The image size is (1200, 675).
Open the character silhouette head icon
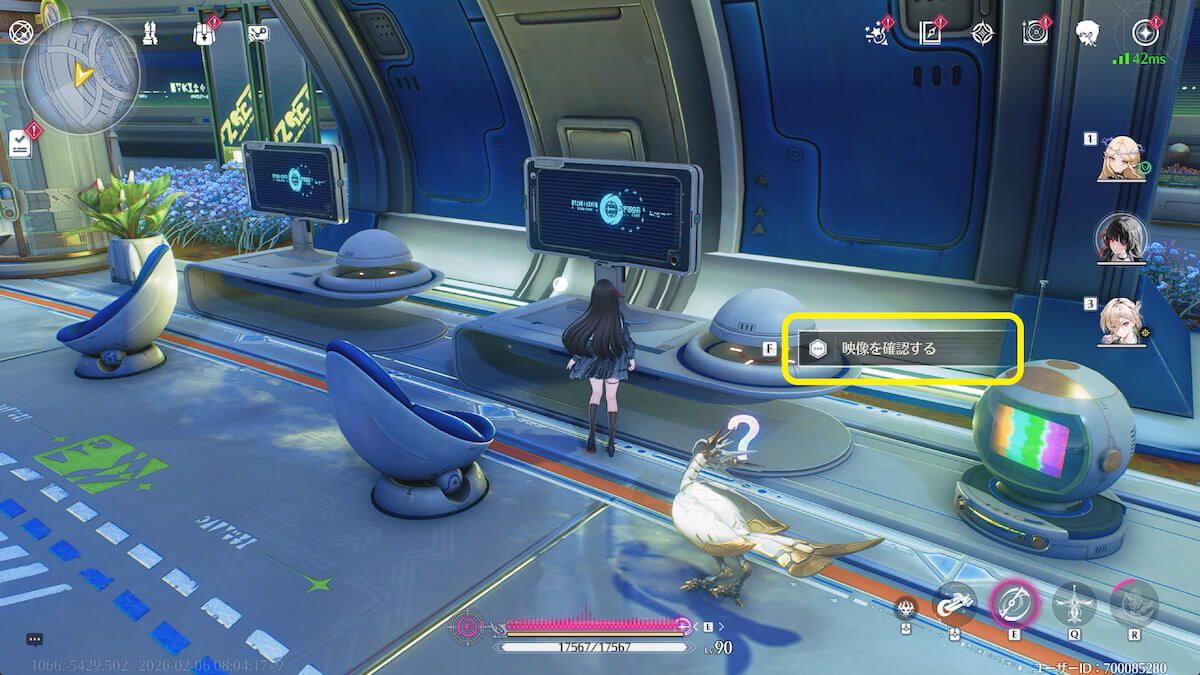point(1089,33)
